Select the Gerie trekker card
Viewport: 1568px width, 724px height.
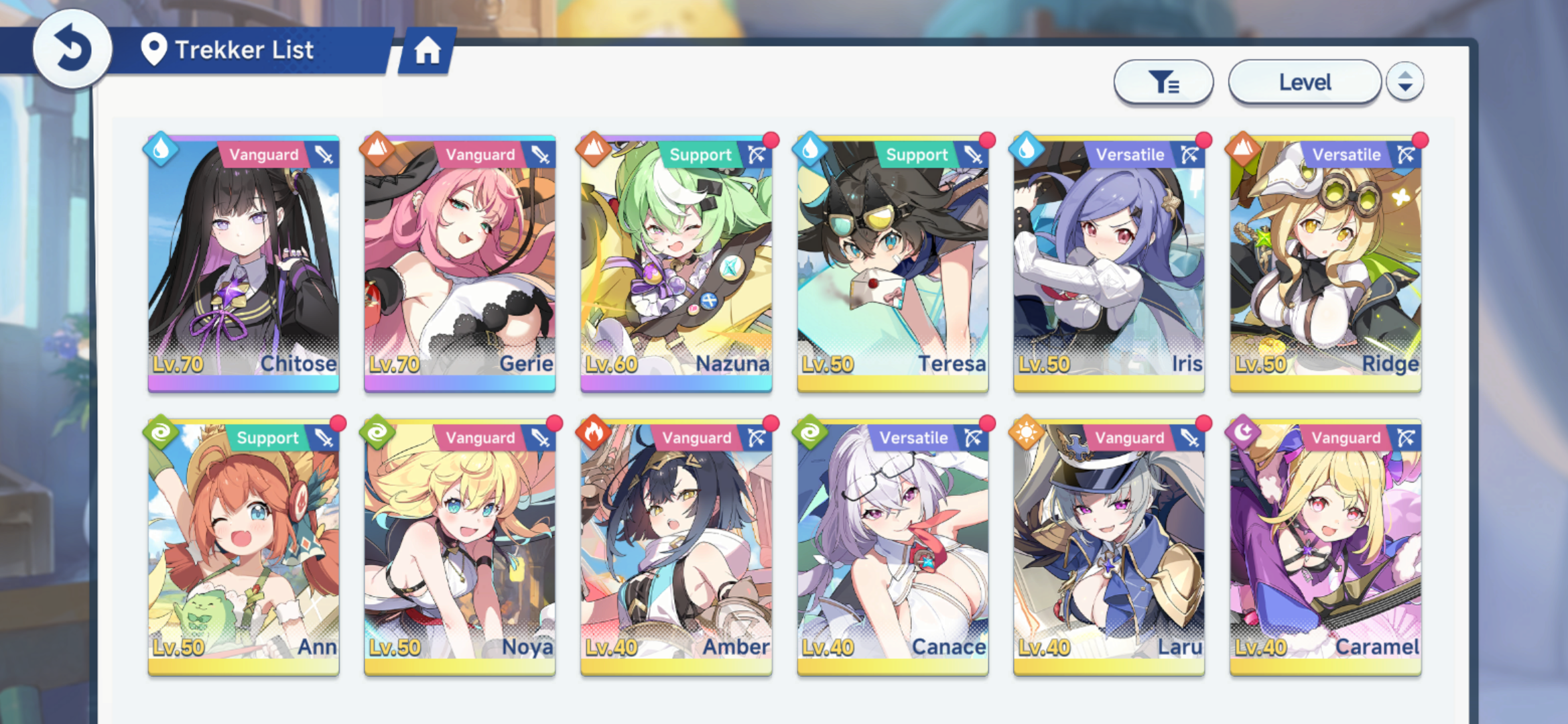pyautogui.click(x=460, y=263)
